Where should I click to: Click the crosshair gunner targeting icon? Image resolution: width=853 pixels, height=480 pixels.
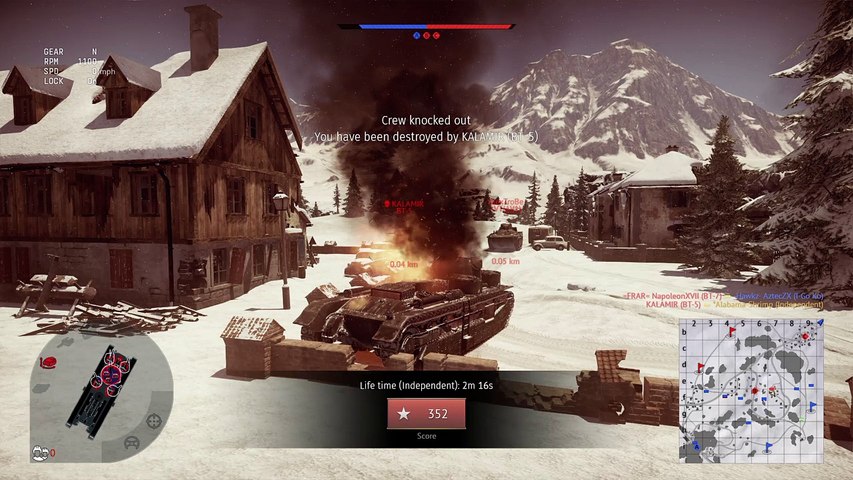[153, 421]
